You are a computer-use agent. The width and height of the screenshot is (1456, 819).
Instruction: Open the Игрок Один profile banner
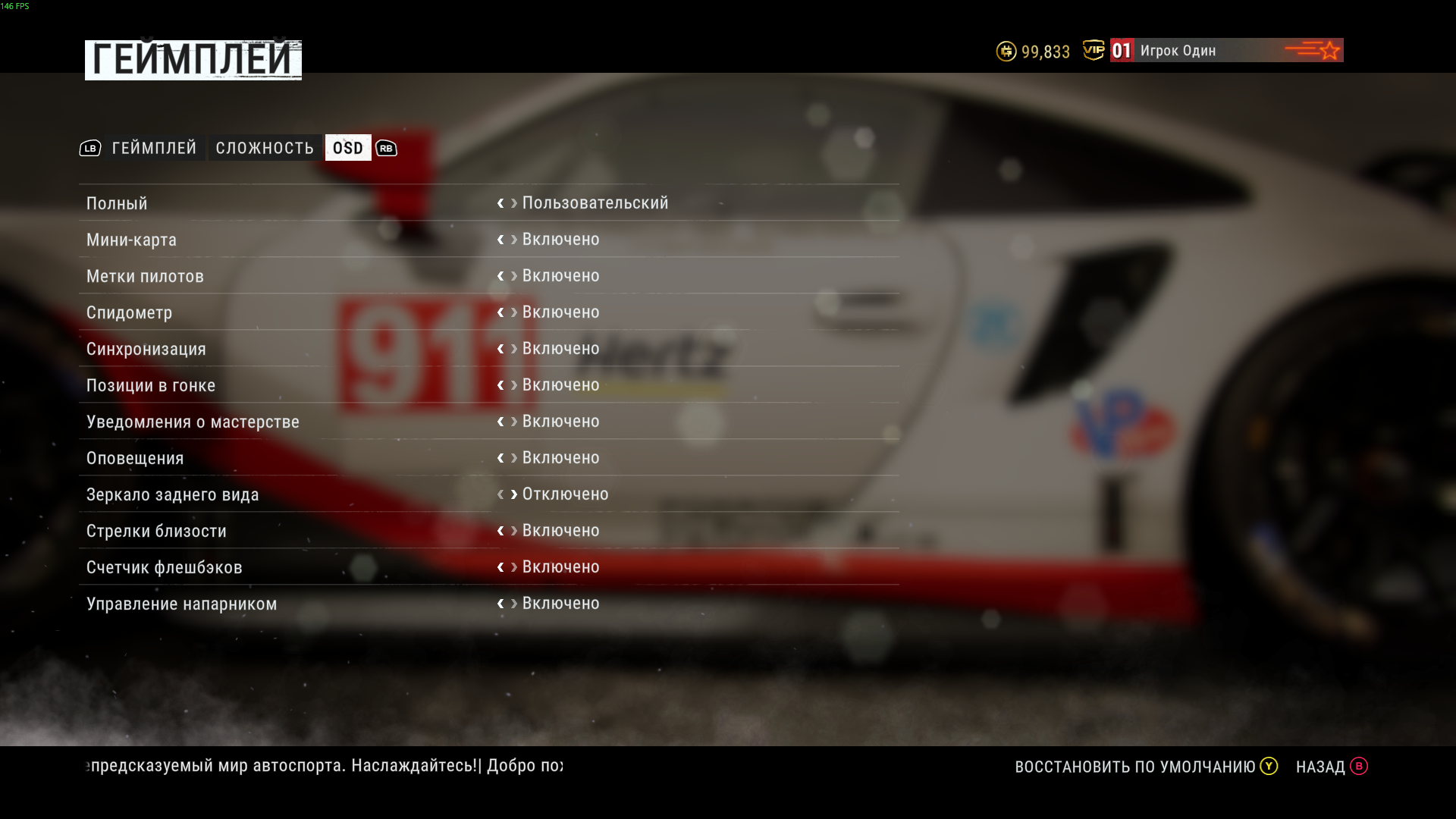1225,50
